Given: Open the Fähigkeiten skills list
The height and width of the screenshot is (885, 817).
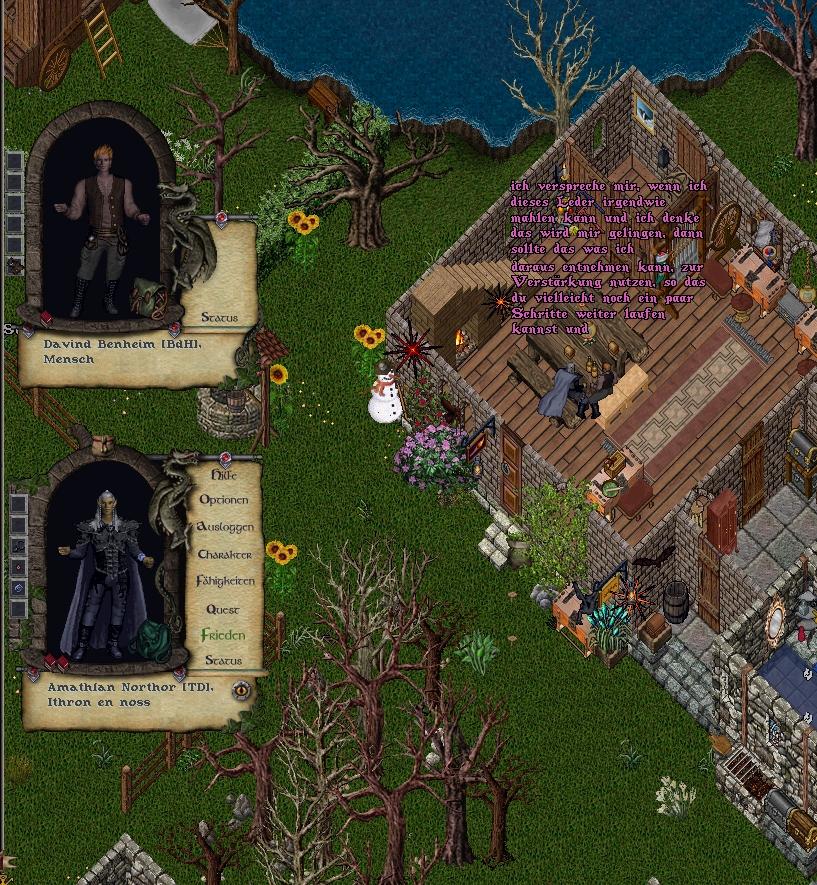Looking at the screenshot, I should pyautogui.click(x=225, y=581).
